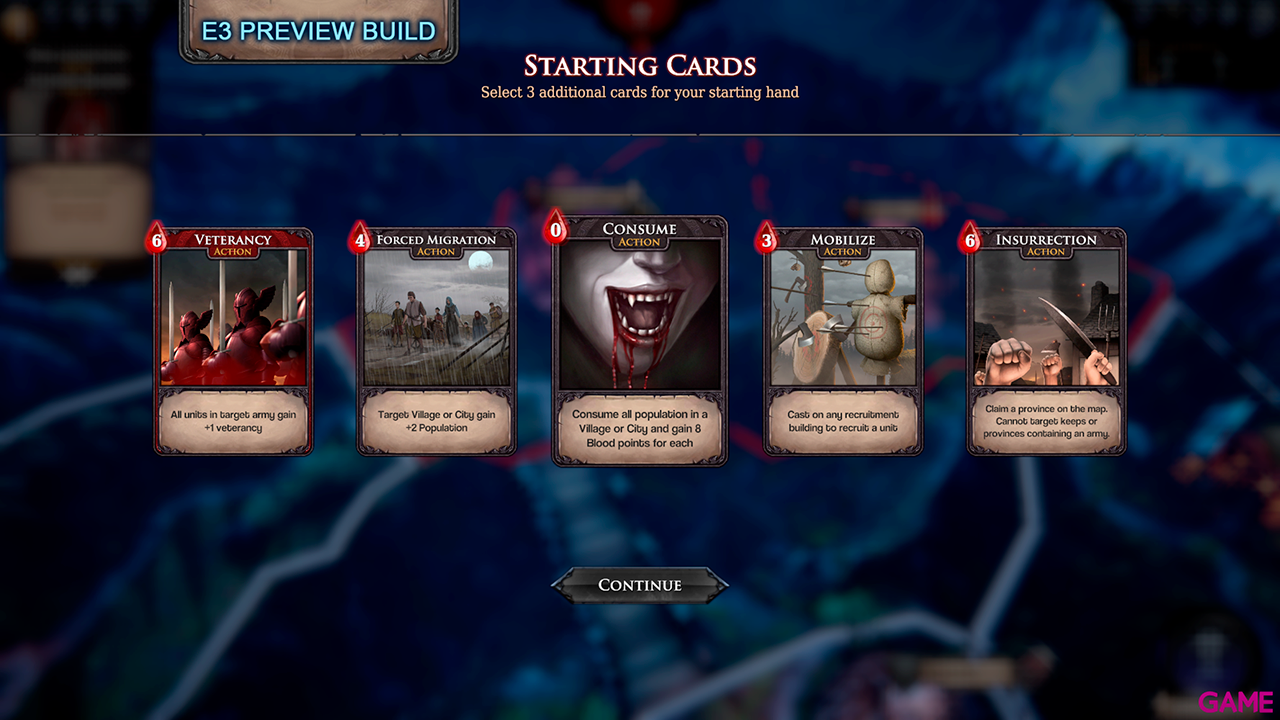Click the Starting Cards heading

(638, 65)
